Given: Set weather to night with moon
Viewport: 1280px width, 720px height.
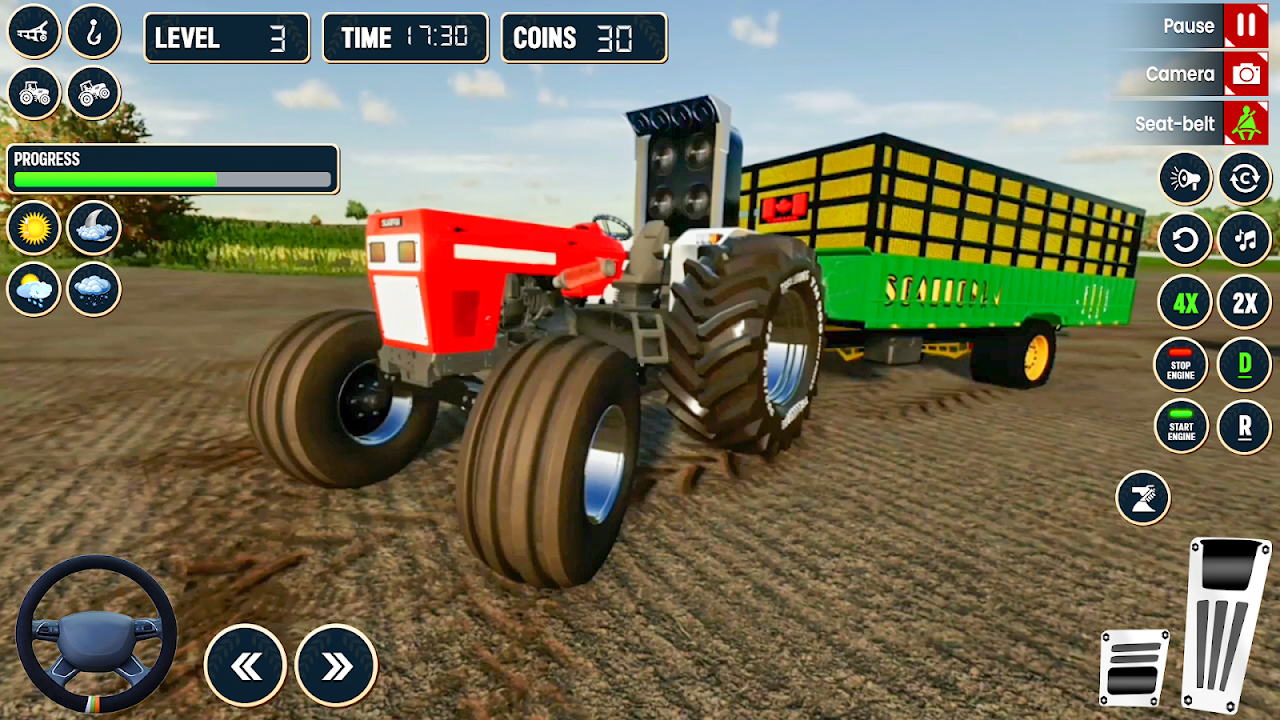Looking at the screenshot, I should (94, 229).
